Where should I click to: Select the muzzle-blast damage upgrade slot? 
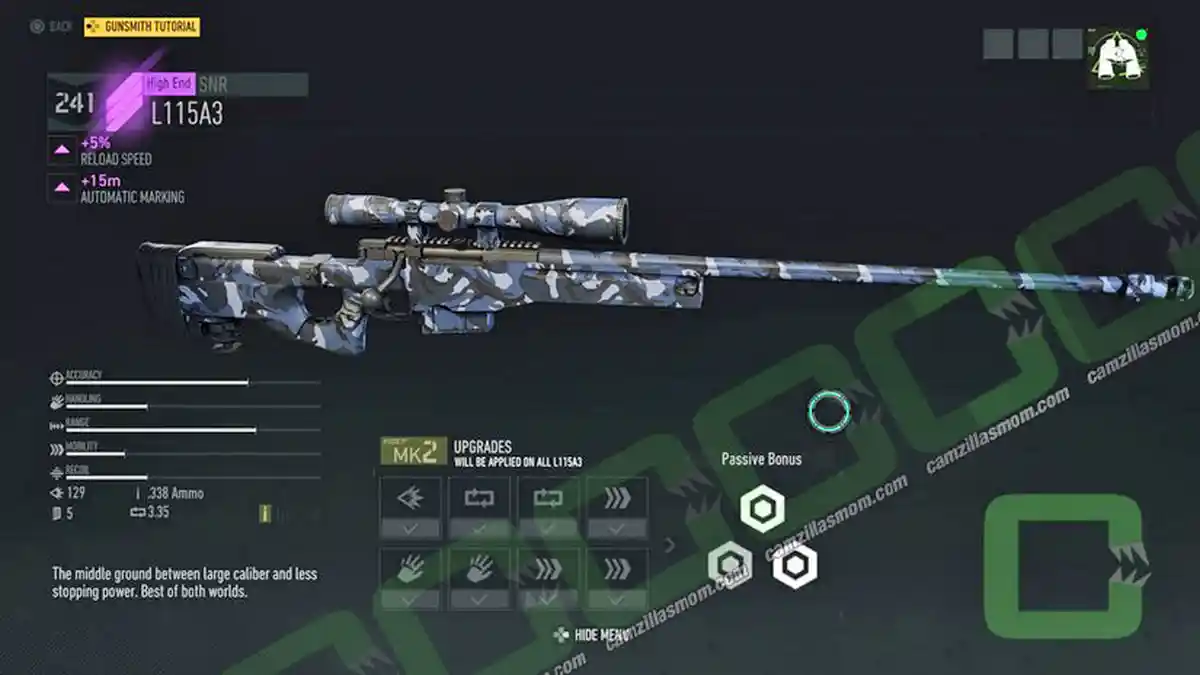(x=410, y=498)
